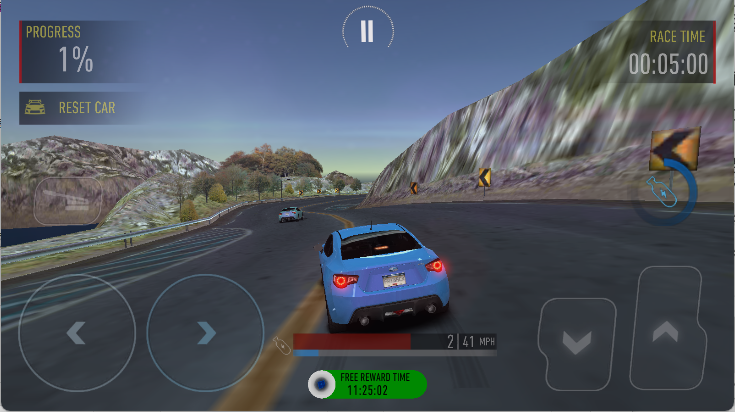
Task: Hit the brake pedal
Action: (x=577, y=343)
